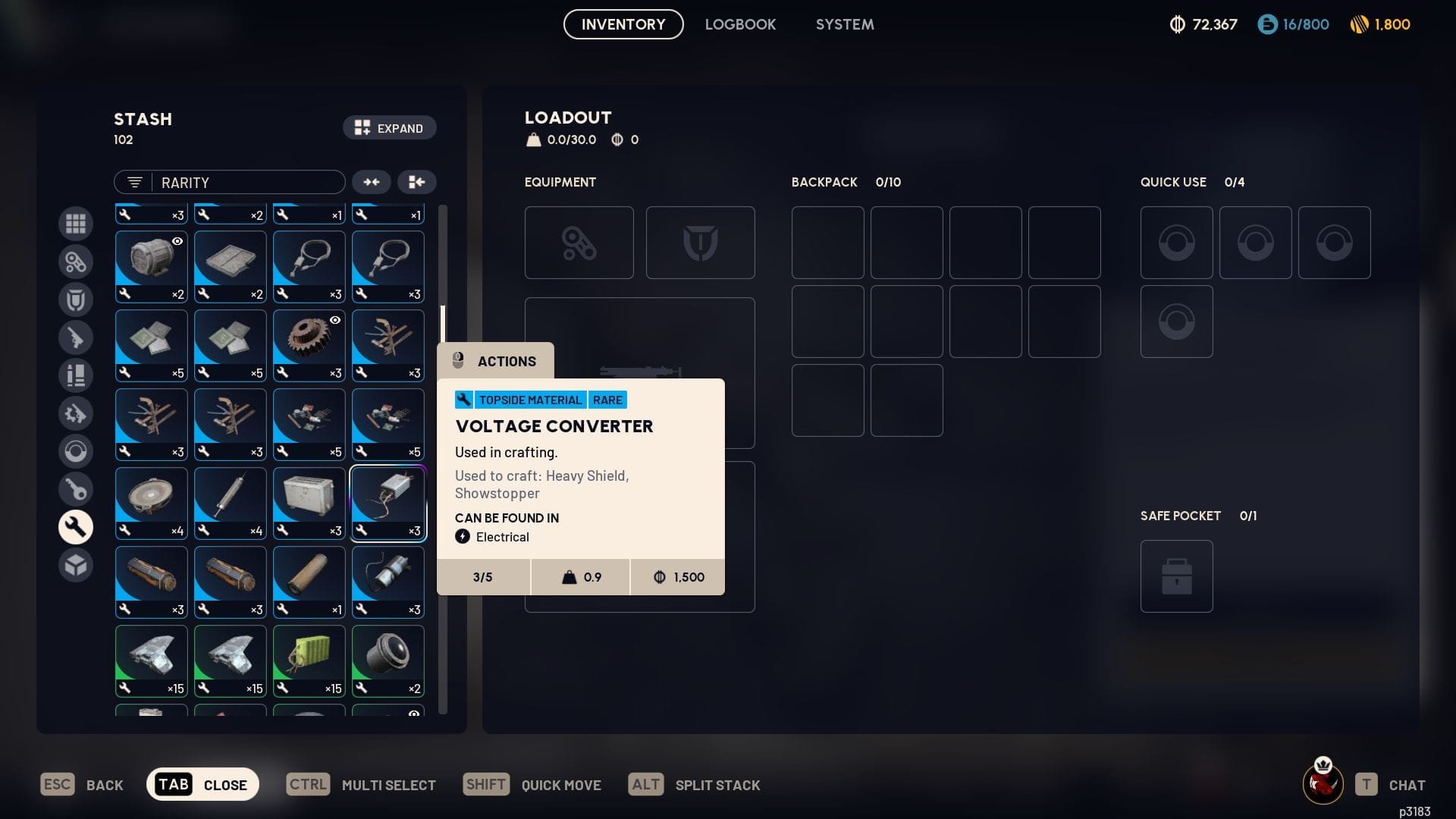Select the wrench materials category filter
The width and height of the screenshot is (1456, 819).
click(76, 526)
